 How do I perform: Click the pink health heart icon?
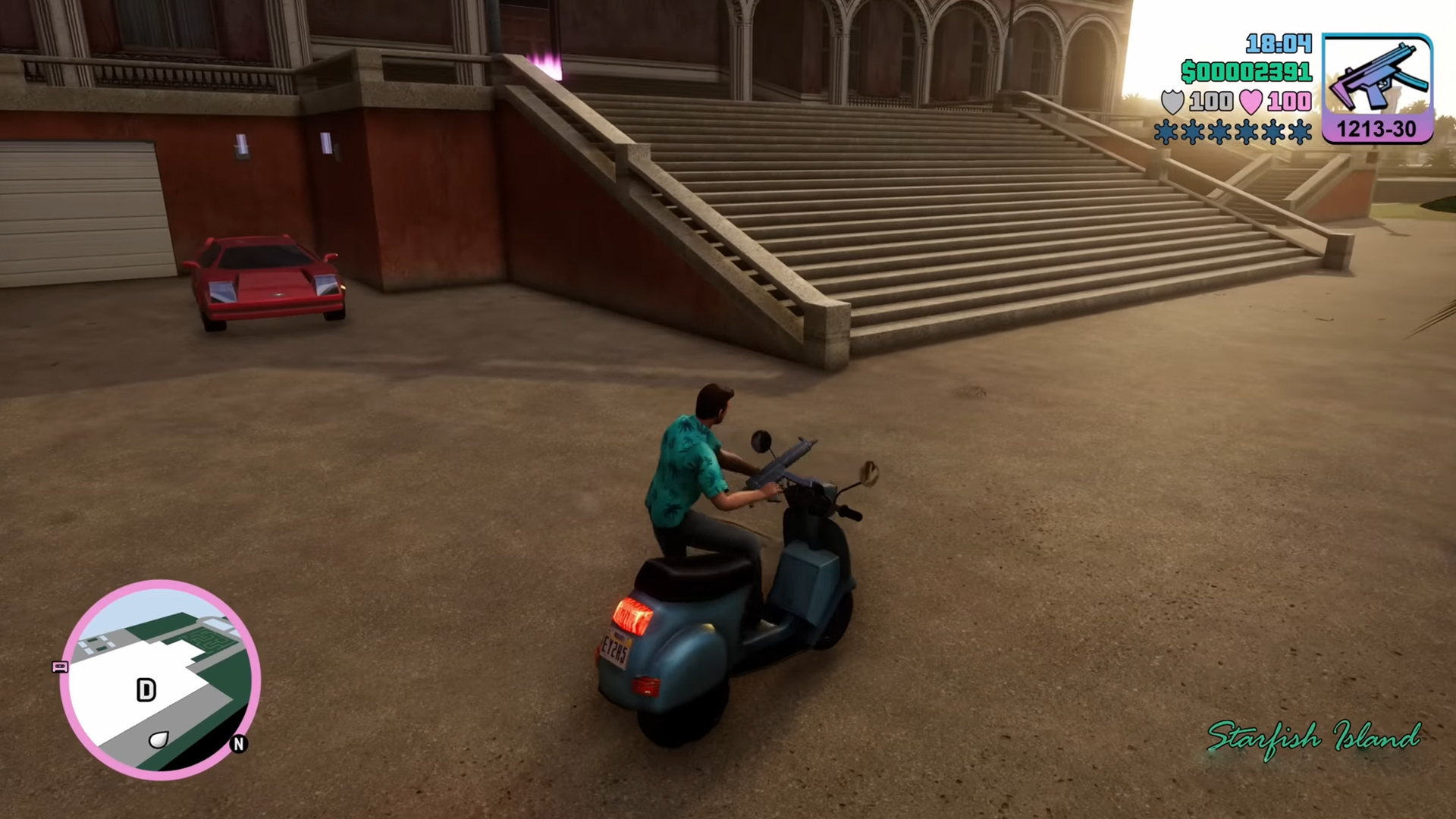pyautogui.click(x=1253, y=101)
